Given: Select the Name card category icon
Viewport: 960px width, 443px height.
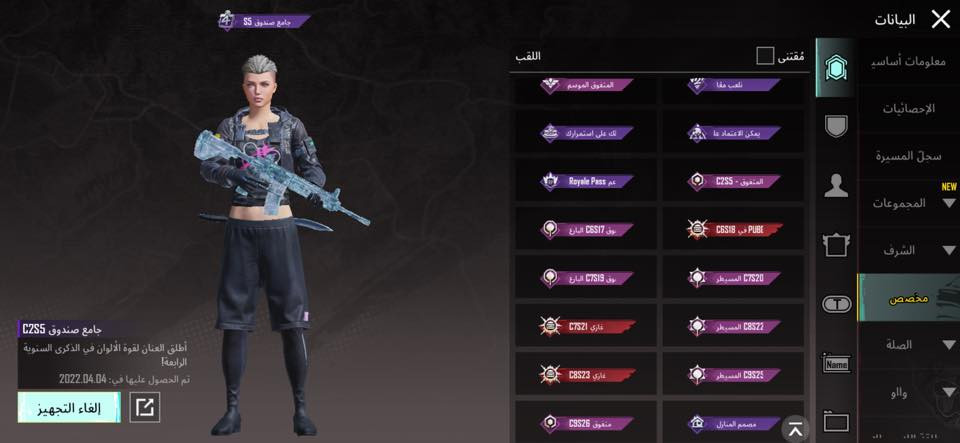Looking at the screenshot, I should coord(835,364).
